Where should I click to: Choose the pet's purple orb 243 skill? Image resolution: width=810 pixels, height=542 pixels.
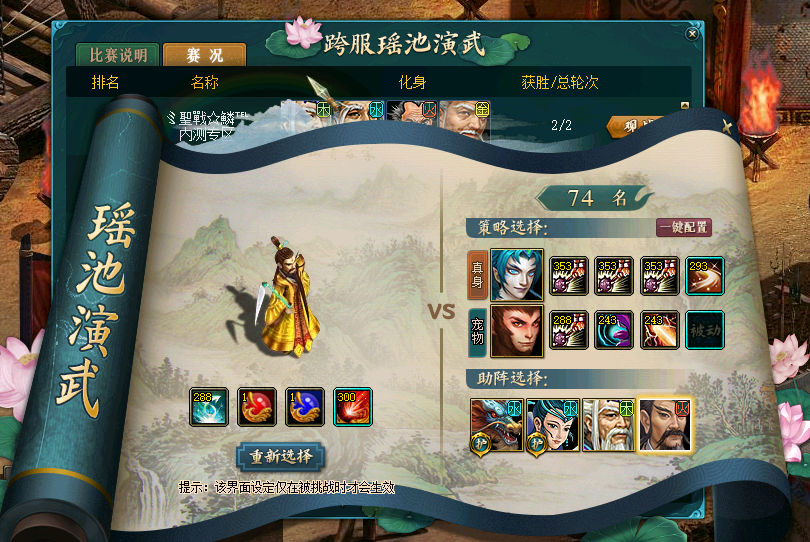pyautogui.click(x=614, y=331)
